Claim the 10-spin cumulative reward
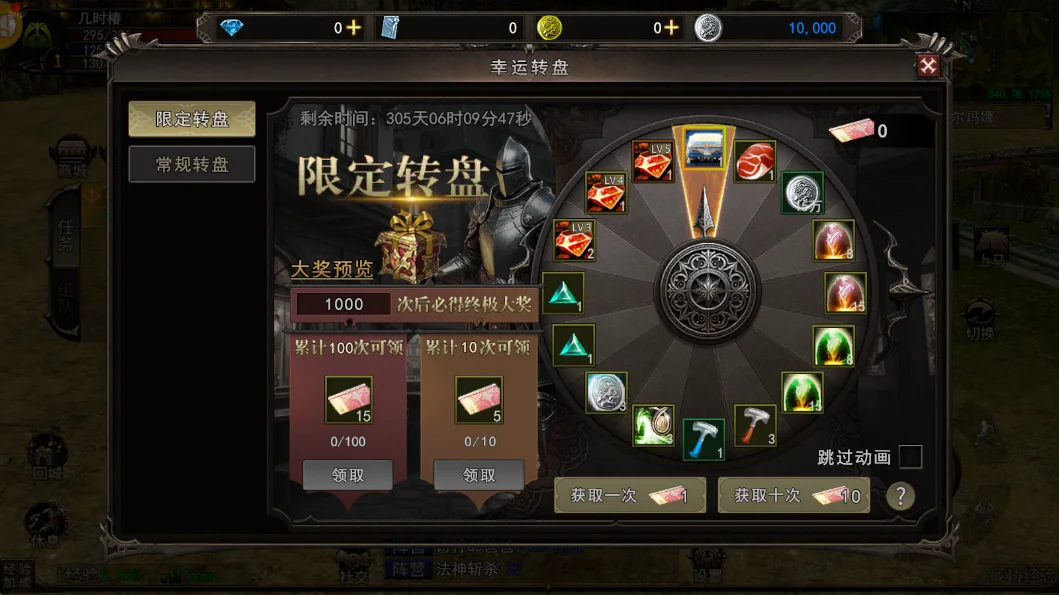 tap(479, 476)
